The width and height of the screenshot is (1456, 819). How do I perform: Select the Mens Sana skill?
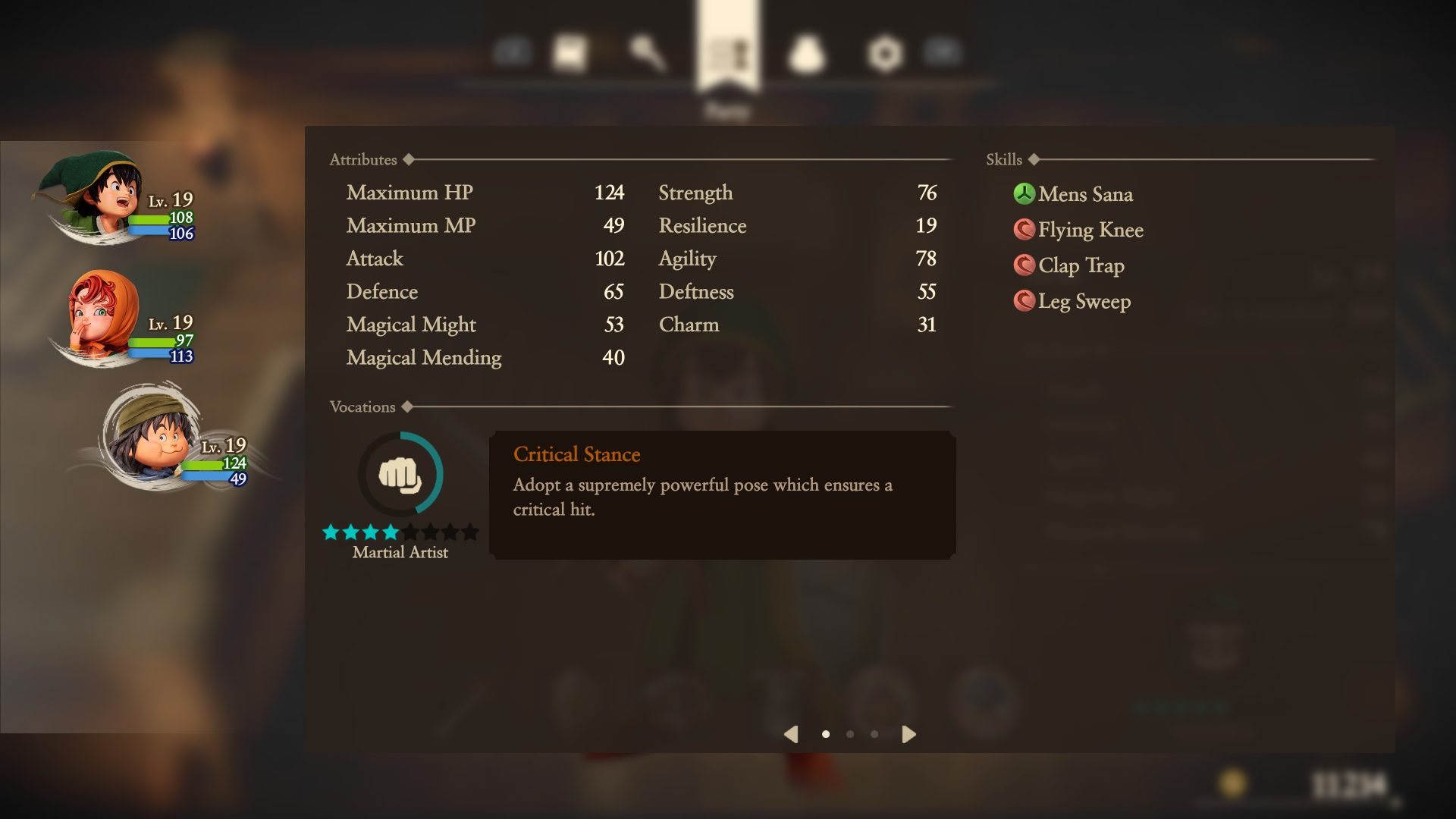pos(1084,194)
